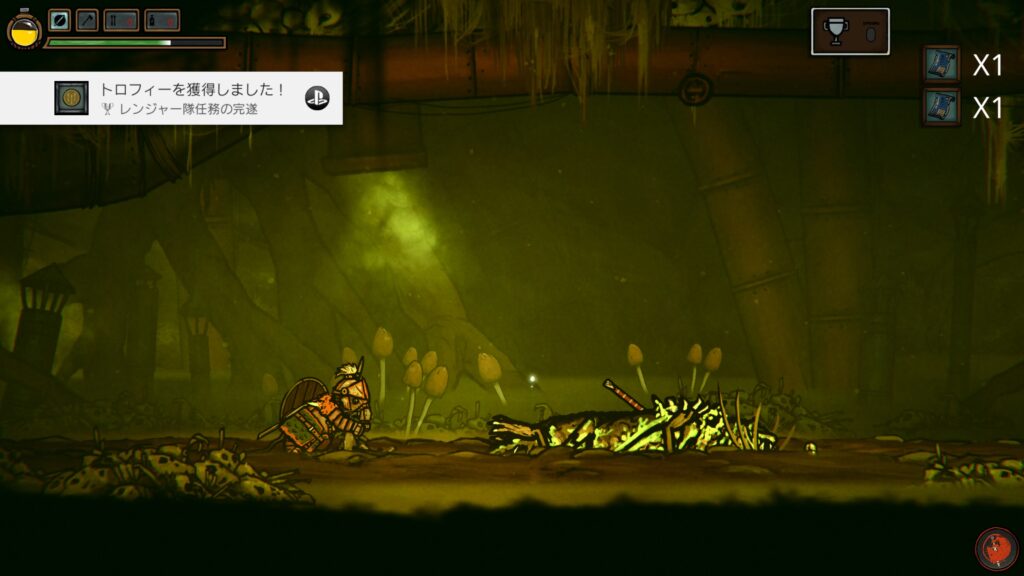Click the yellow potion flask icon
Image resolution: width=1024 pixels, height=576 pixels.
coord(24,30)
